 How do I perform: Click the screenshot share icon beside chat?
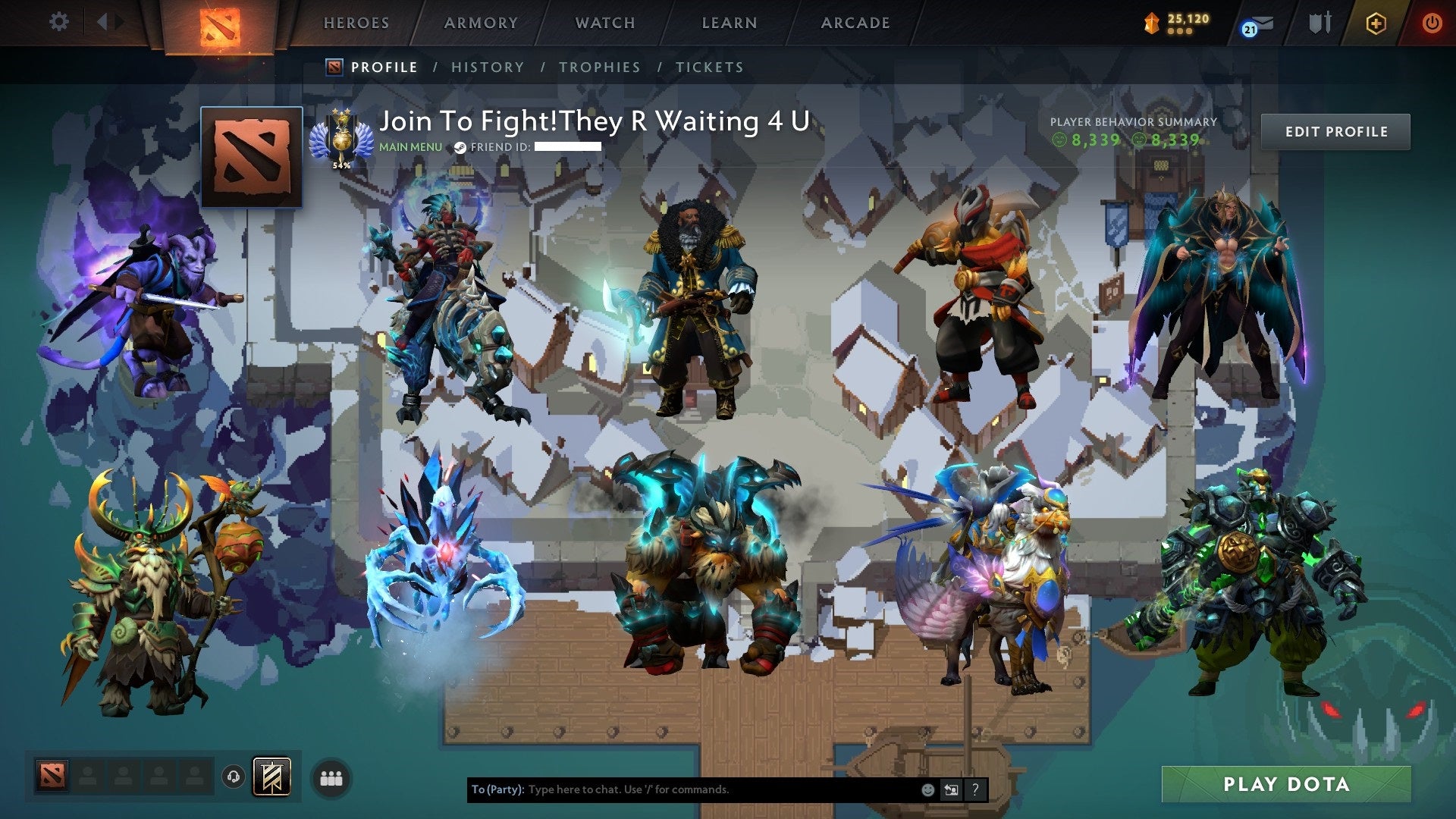950,789
